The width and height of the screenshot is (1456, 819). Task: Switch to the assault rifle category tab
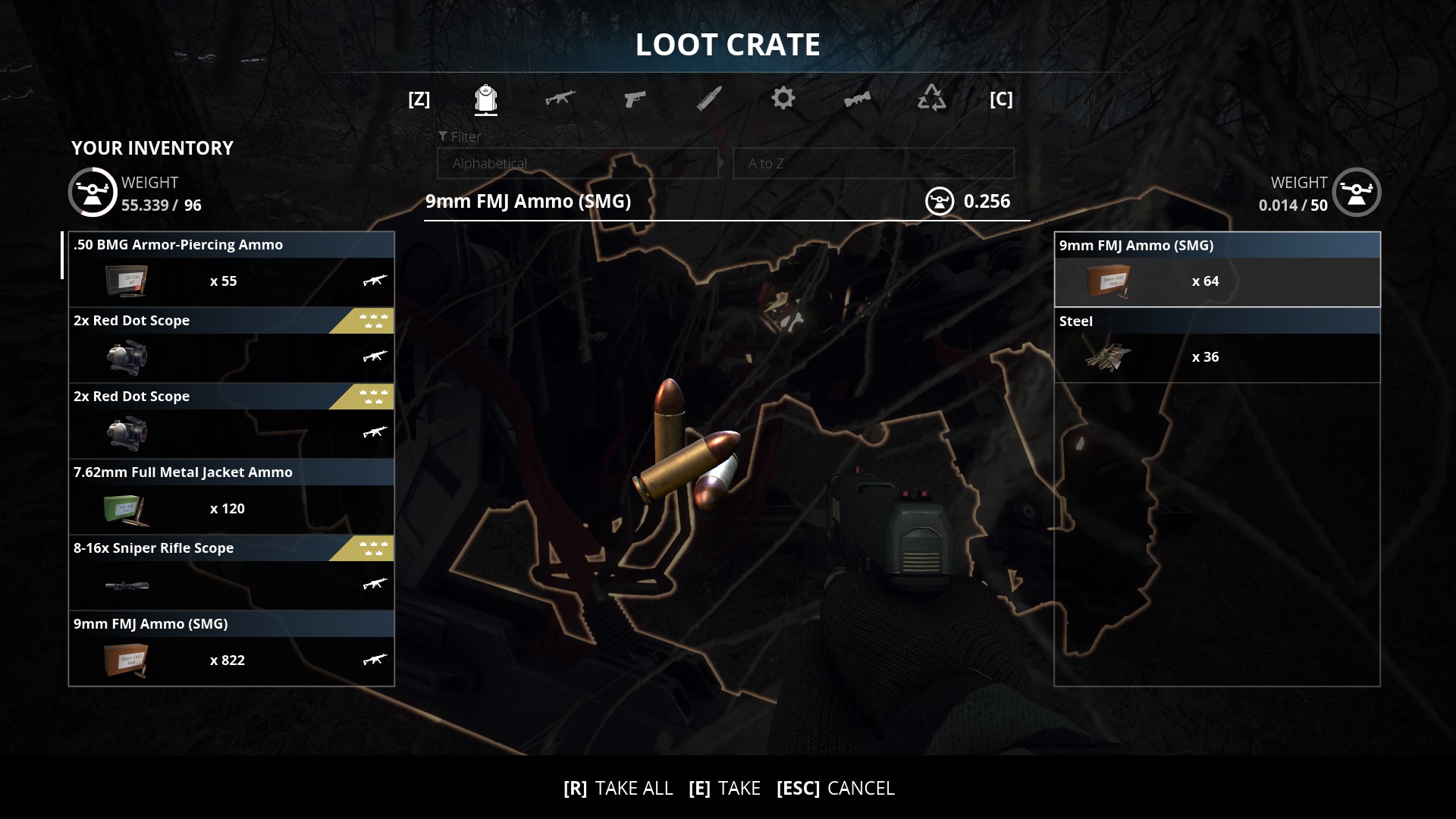click(x=560, y=99)
